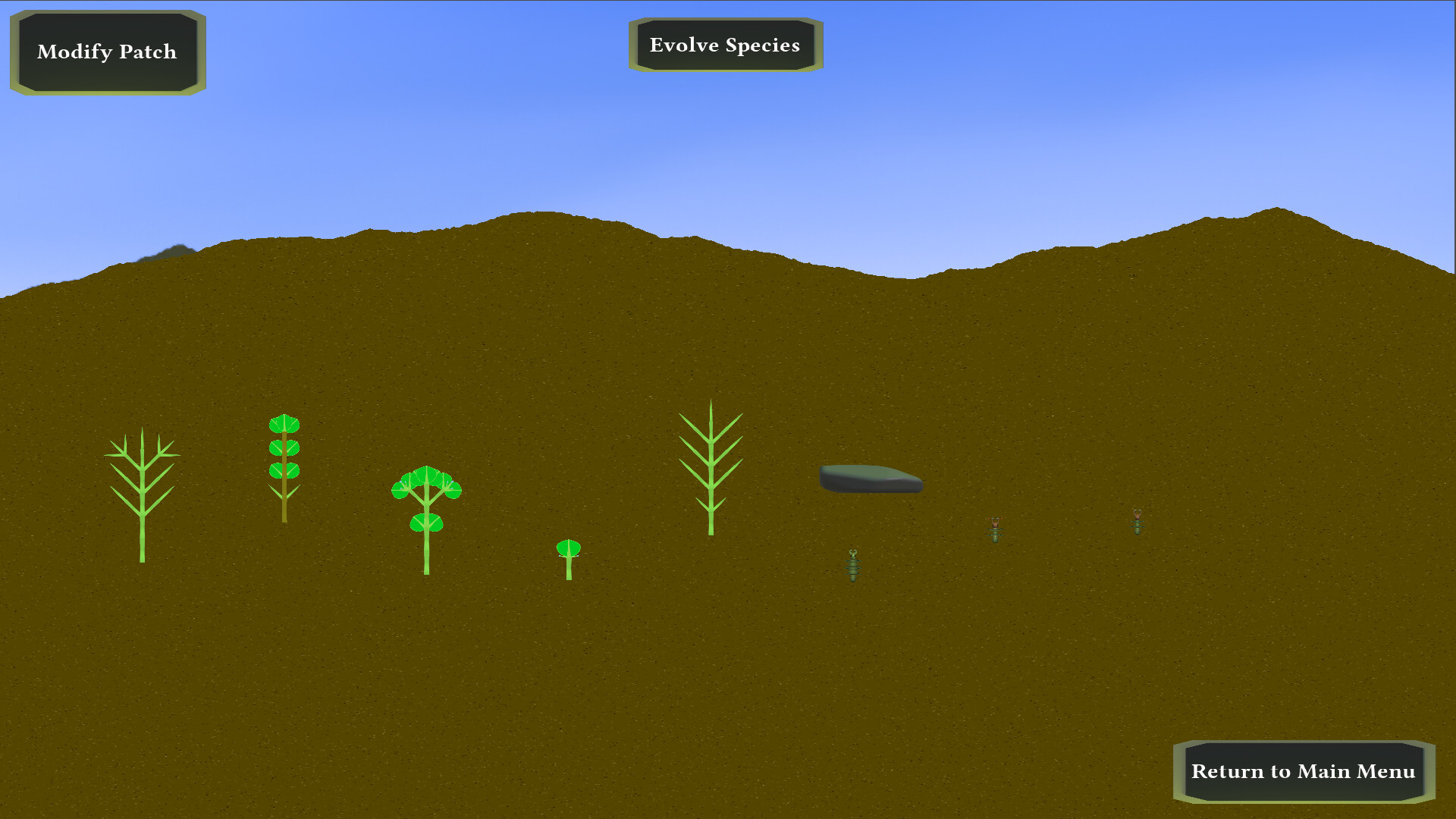Select the flat gray rock
This screenshot has height=819, width=1456.
tap(871, 478)
